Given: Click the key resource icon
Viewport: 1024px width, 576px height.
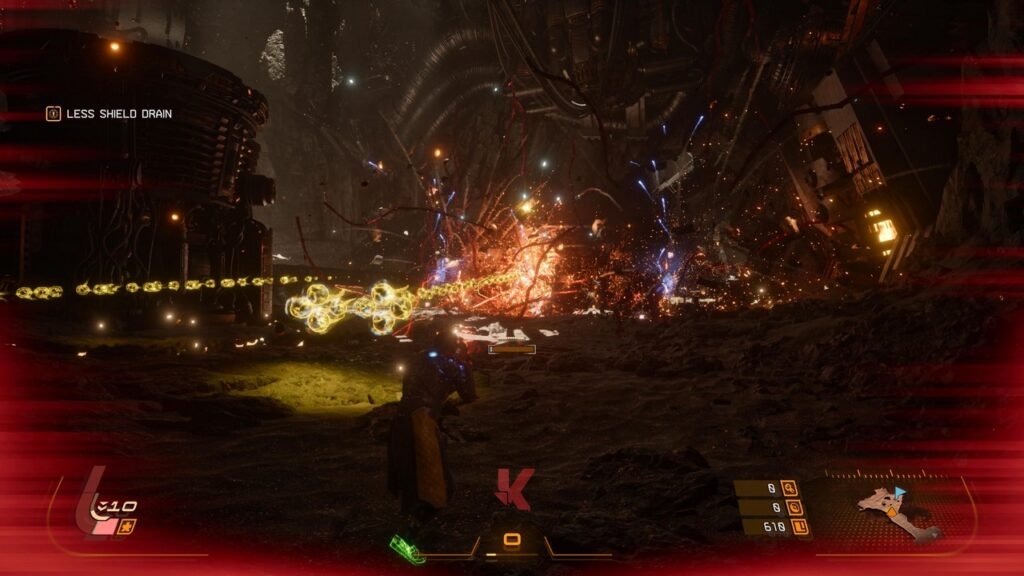Looking at the screenshot, I should 789,488.
